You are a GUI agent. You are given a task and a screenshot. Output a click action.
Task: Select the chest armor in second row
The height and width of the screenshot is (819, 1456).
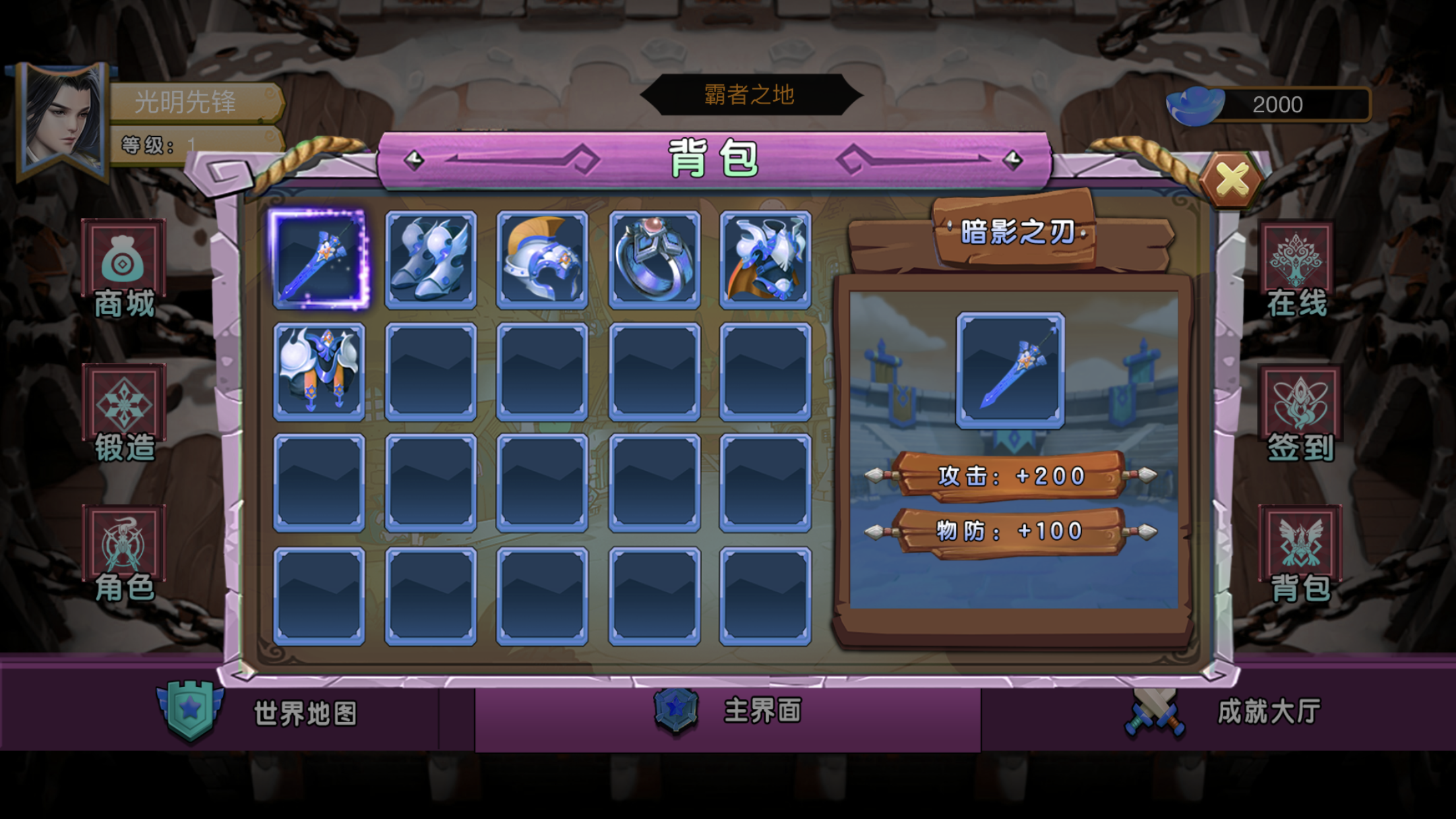pyautogui.click(x=319, y=372)
